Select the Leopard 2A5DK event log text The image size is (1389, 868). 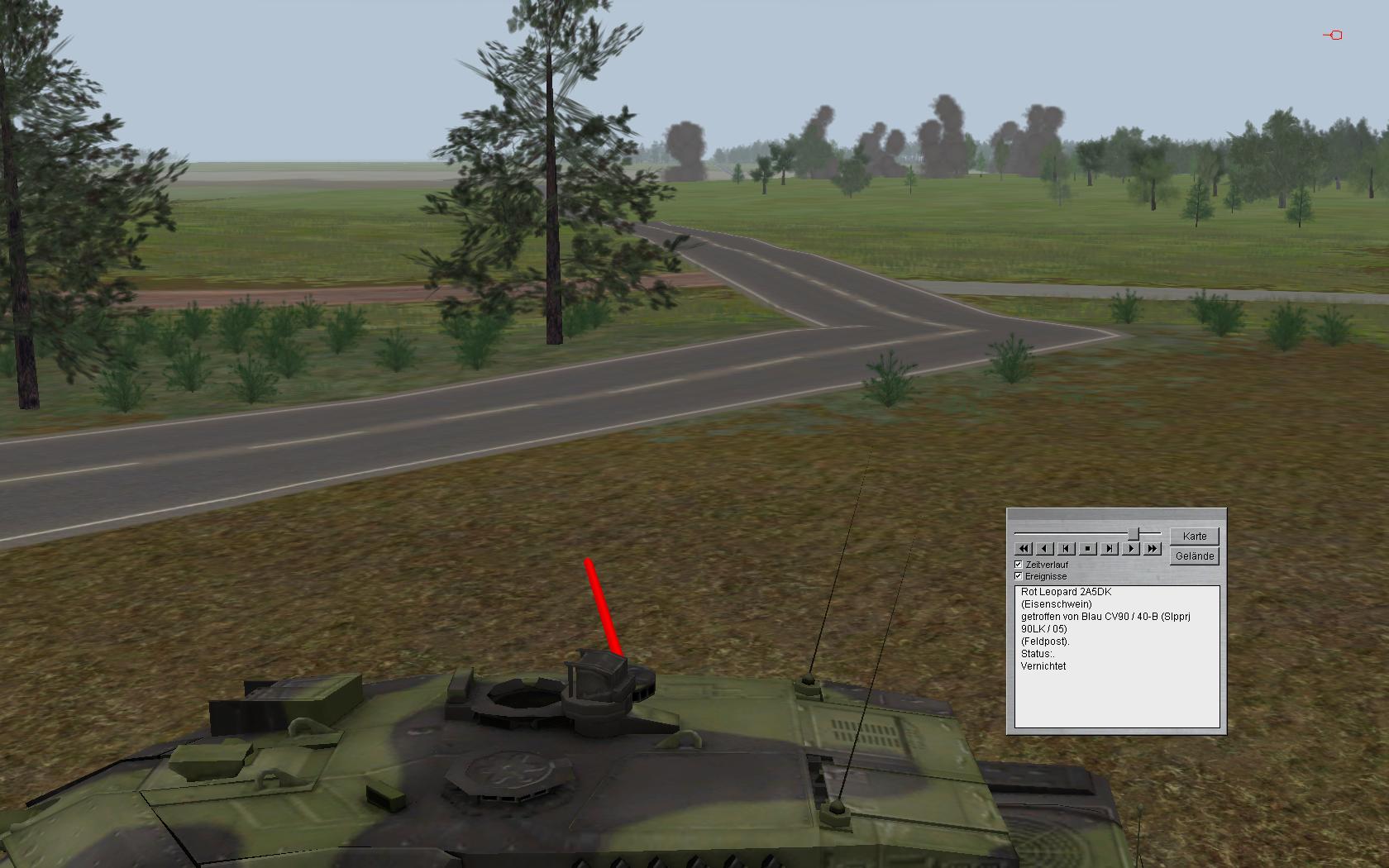tap(1066, 592)
